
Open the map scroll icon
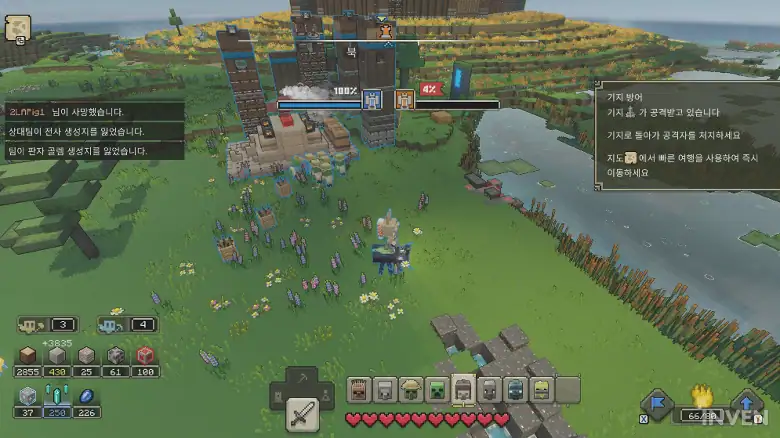pos(17,29)
